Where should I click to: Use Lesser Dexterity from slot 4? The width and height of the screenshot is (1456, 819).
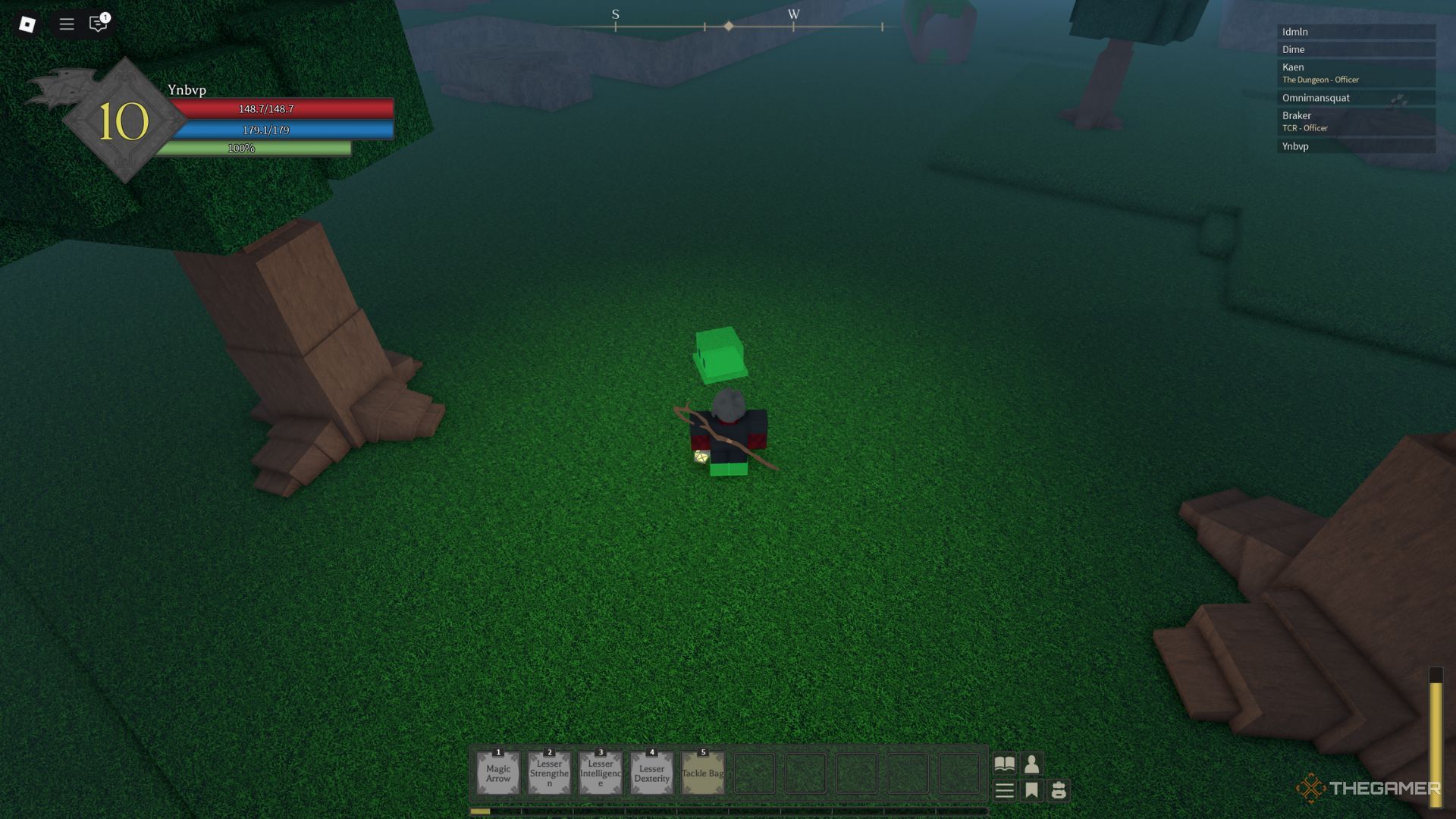click(651, 772)
